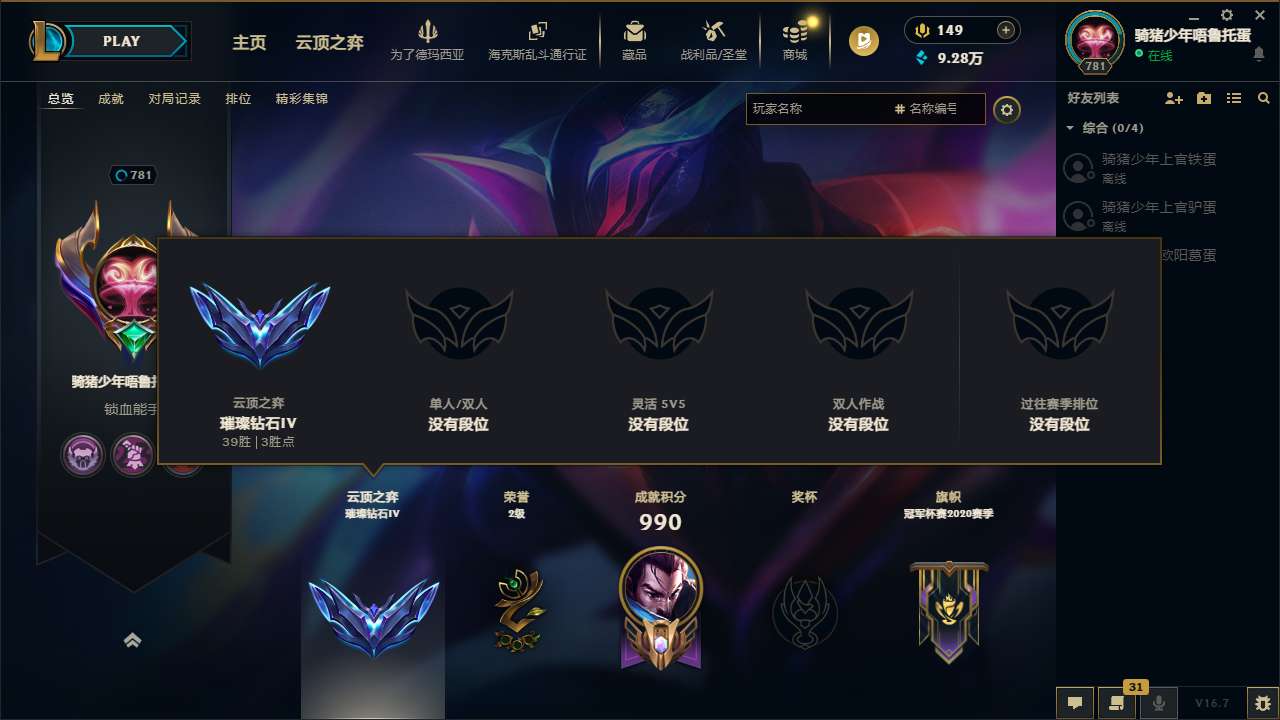
Task: Open the friend search icon
Action: tap(1264, 98)
